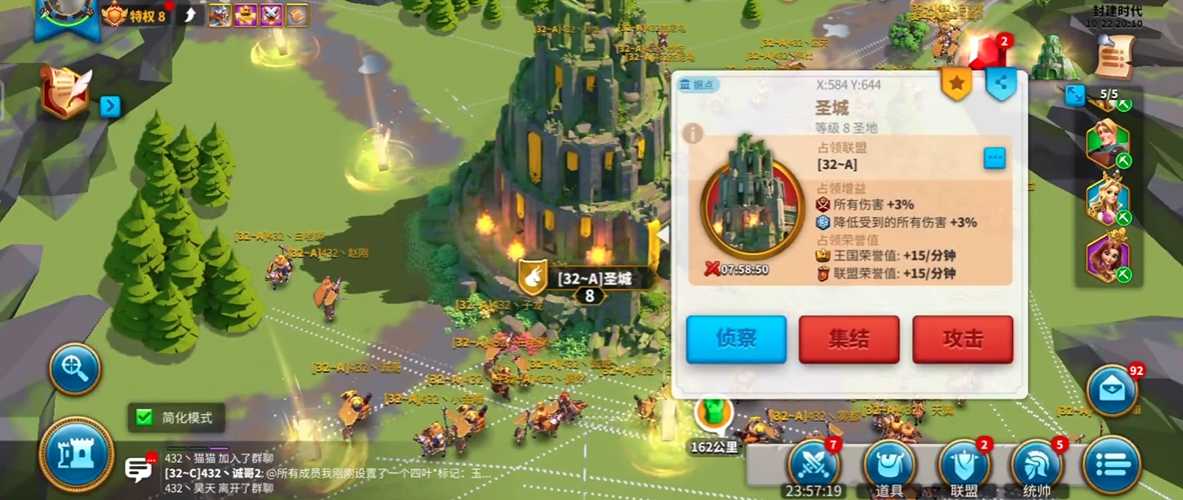This screenshot has height=500, width=1183.
Task: Open the quest scroll with quill icon
Action: [x=65, y=92]
